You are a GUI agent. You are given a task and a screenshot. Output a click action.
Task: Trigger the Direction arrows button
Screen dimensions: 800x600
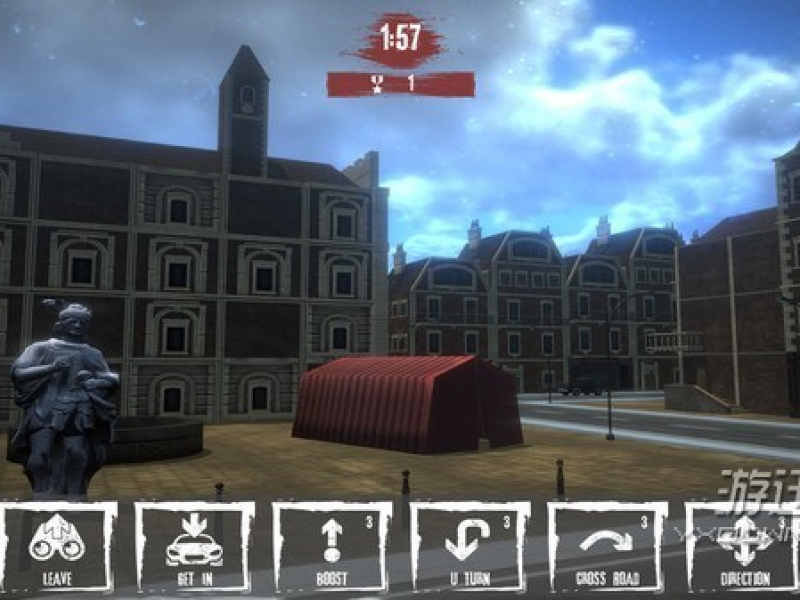(744, 547)
